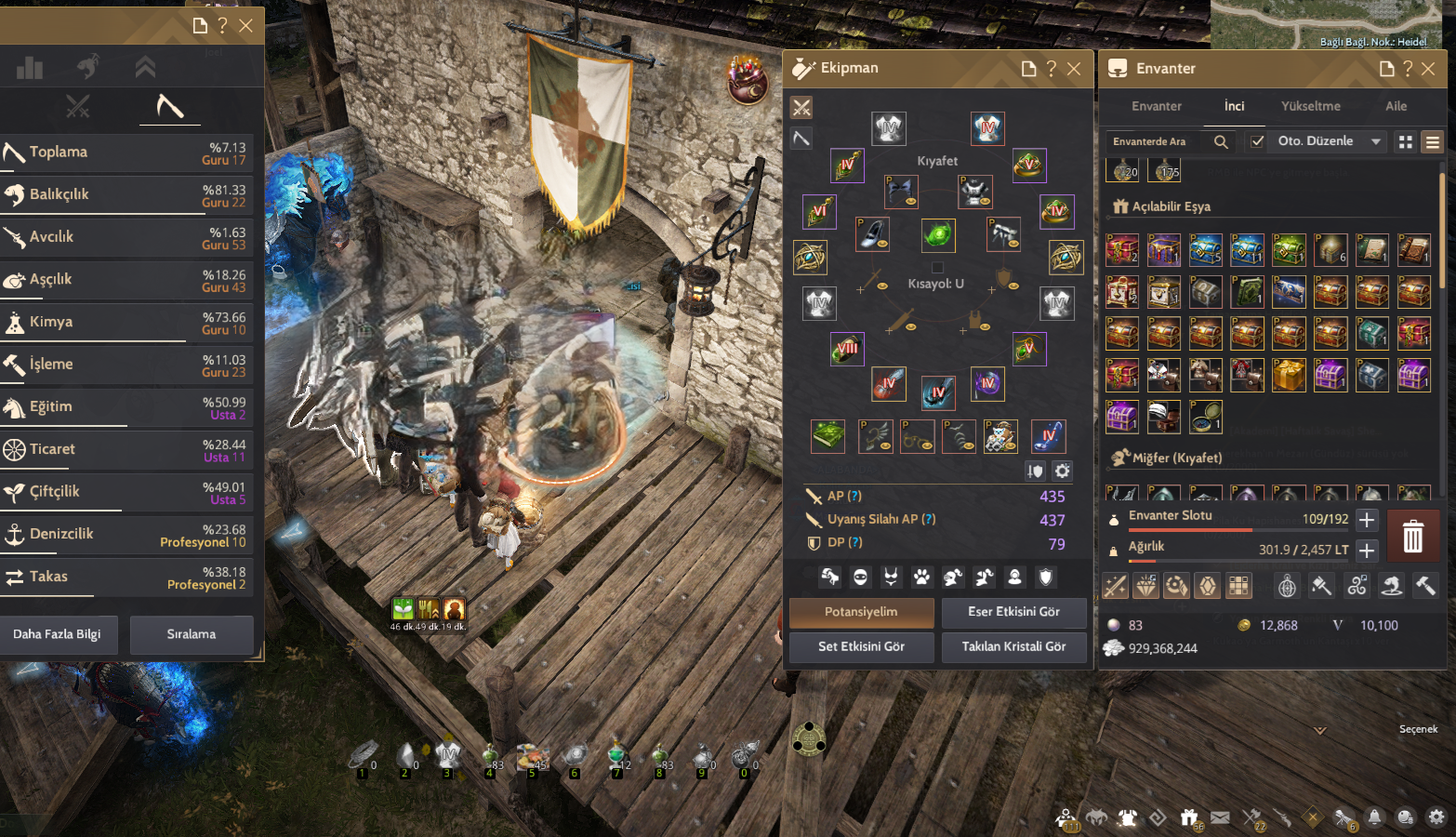Close the Ekipman window
The image size is (1456, 837).
(1074, 69)
